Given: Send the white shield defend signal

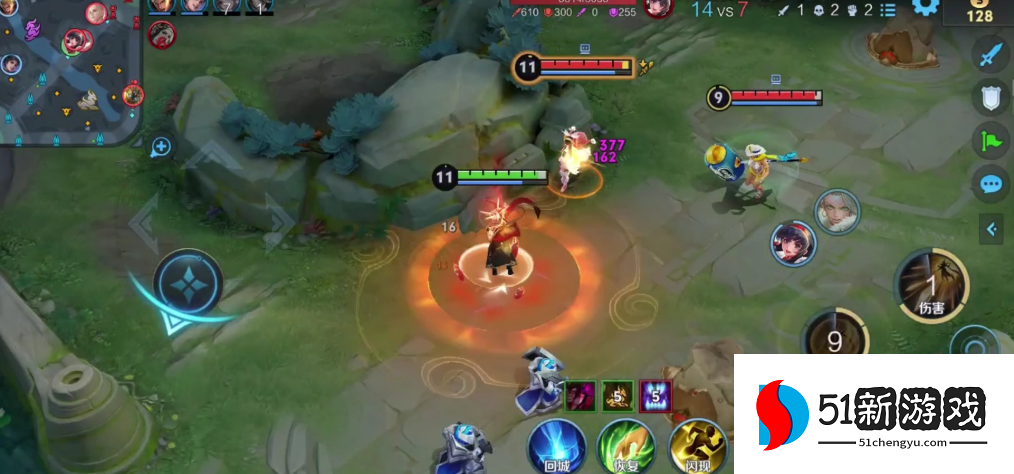Looking at the screenshot, I should 991,97.
